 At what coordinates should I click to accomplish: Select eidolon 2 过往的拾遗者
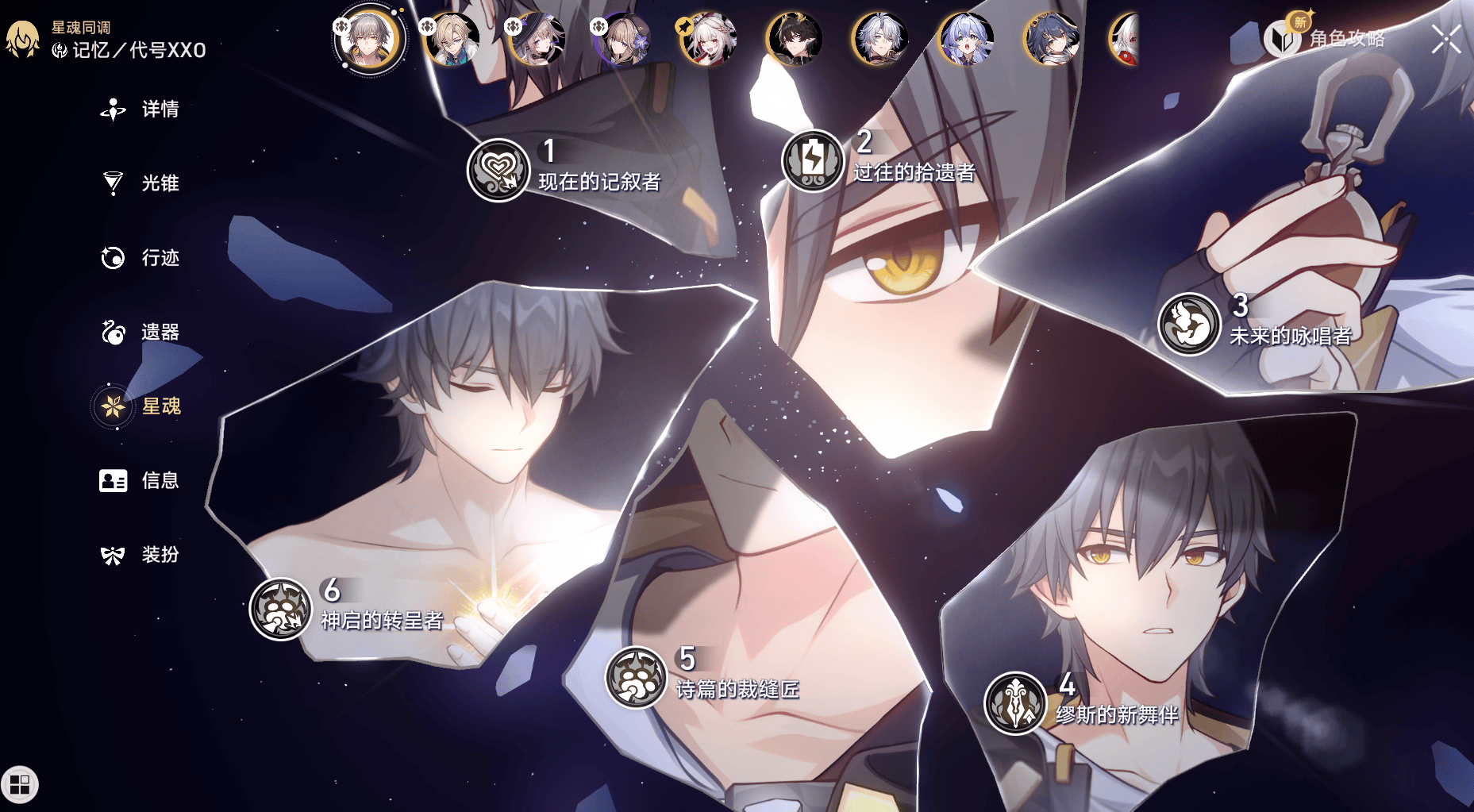tap(812, 160)
